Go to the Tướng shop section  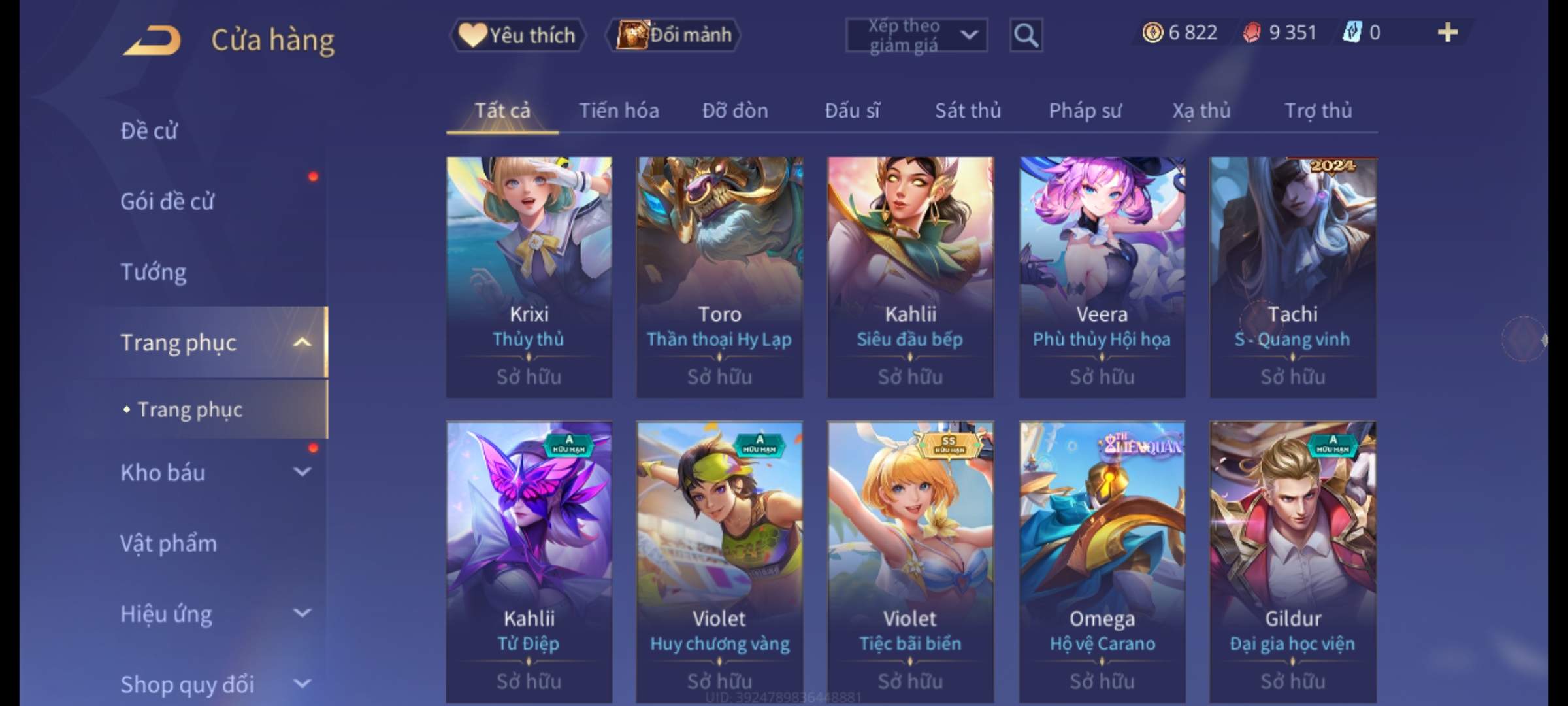tap(154, 272)
